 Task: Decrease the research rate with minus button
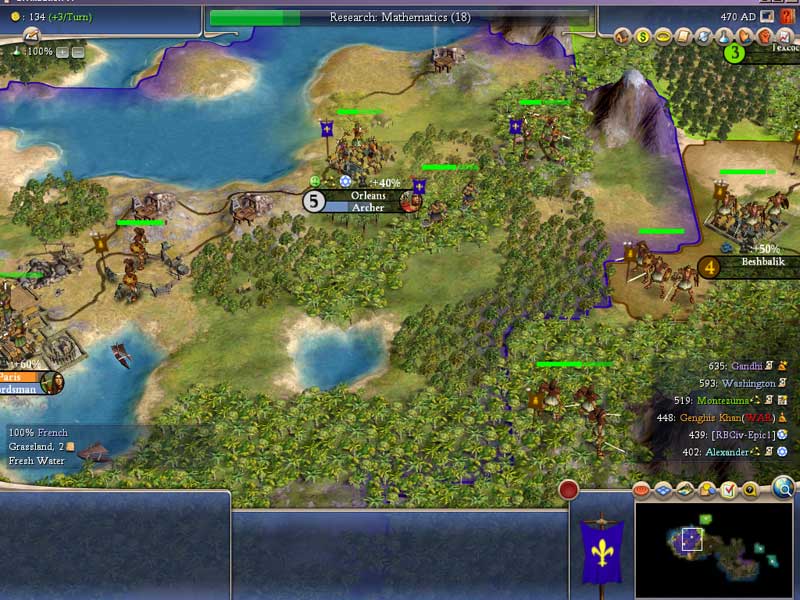pyautogui.click(x=77, y=51)
